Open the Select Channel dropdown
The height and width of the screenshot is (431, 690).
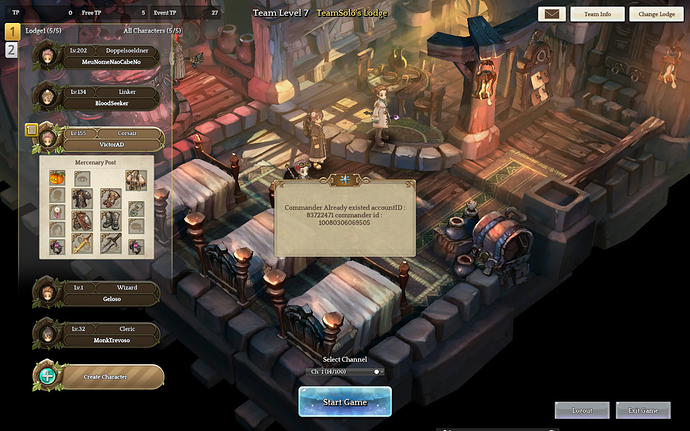click(x=344, y=371)
